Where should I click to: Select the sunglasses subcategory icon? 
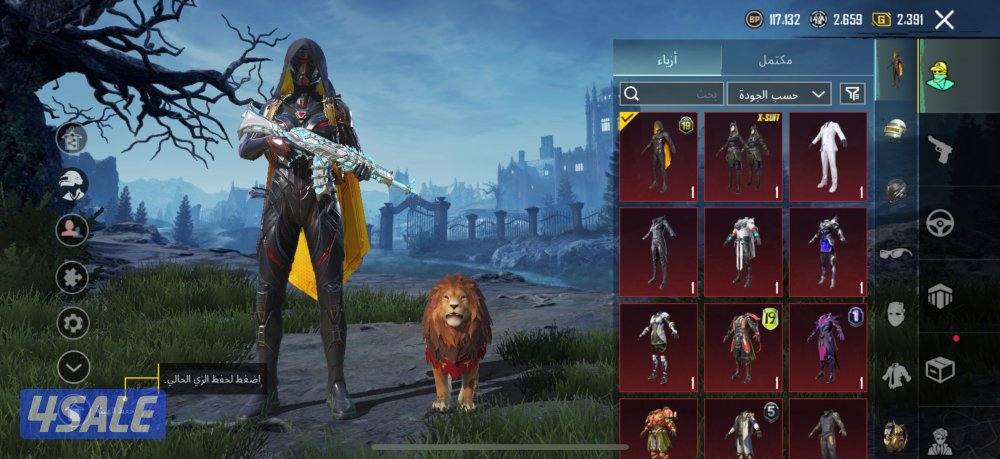coord(896,252)
